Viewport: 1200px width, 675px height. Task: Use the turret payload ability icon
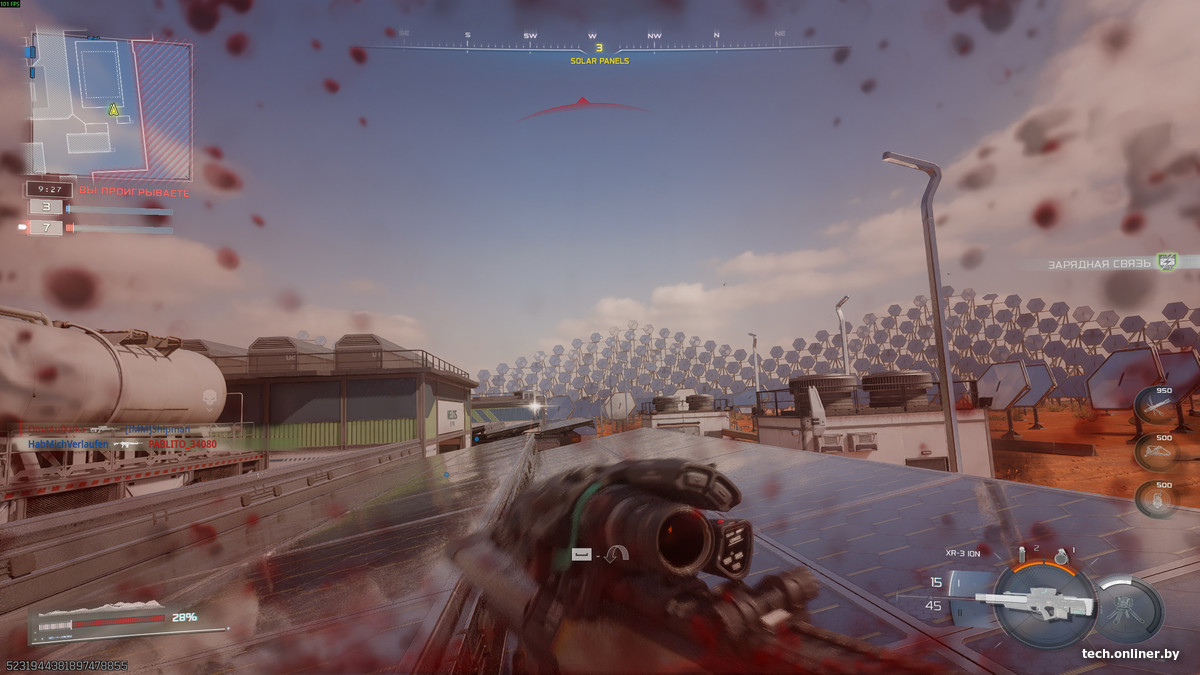(x=1129, y=609)
